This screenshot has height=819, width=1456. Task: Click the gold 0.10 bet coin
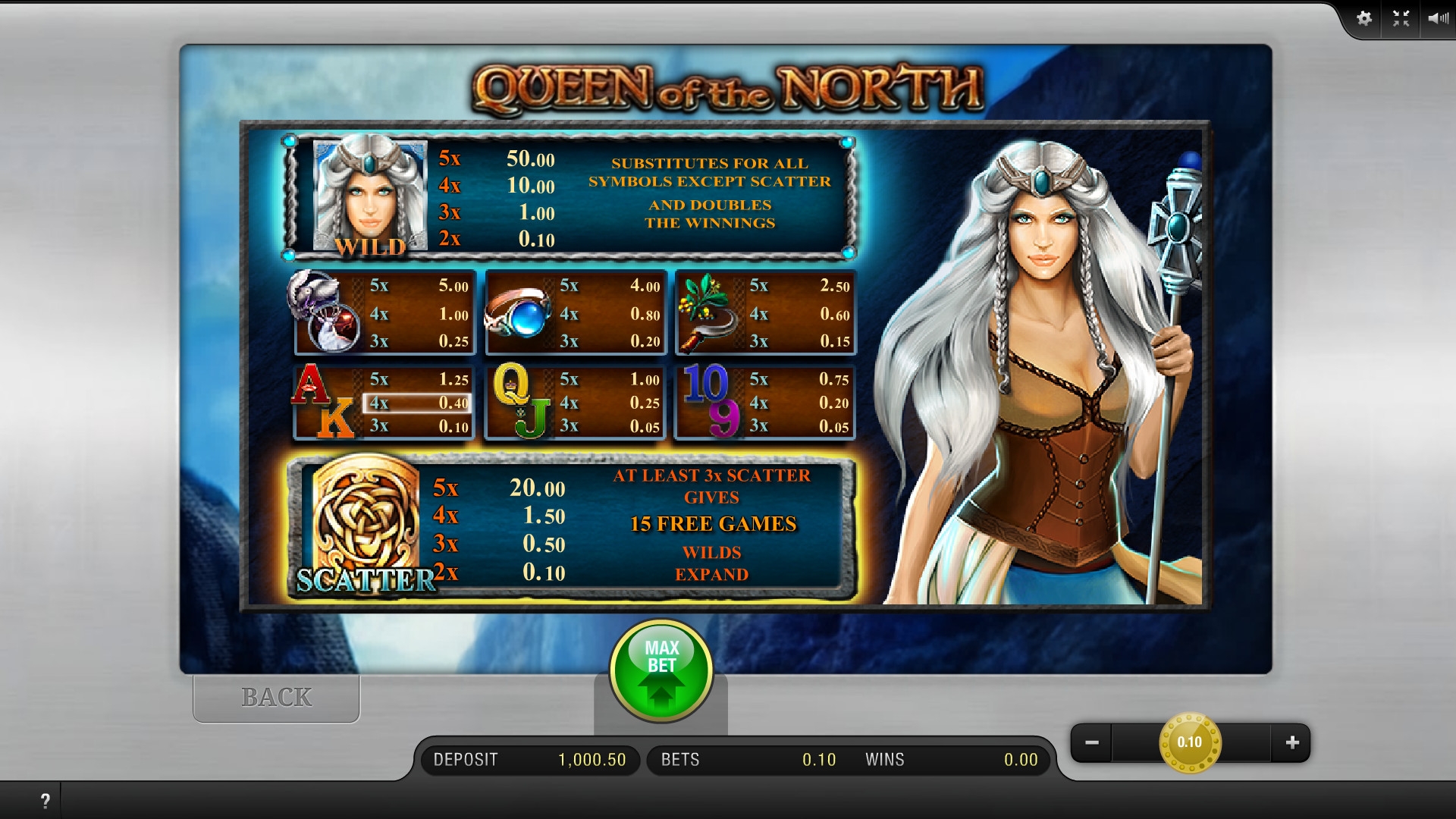point(1189,742)
